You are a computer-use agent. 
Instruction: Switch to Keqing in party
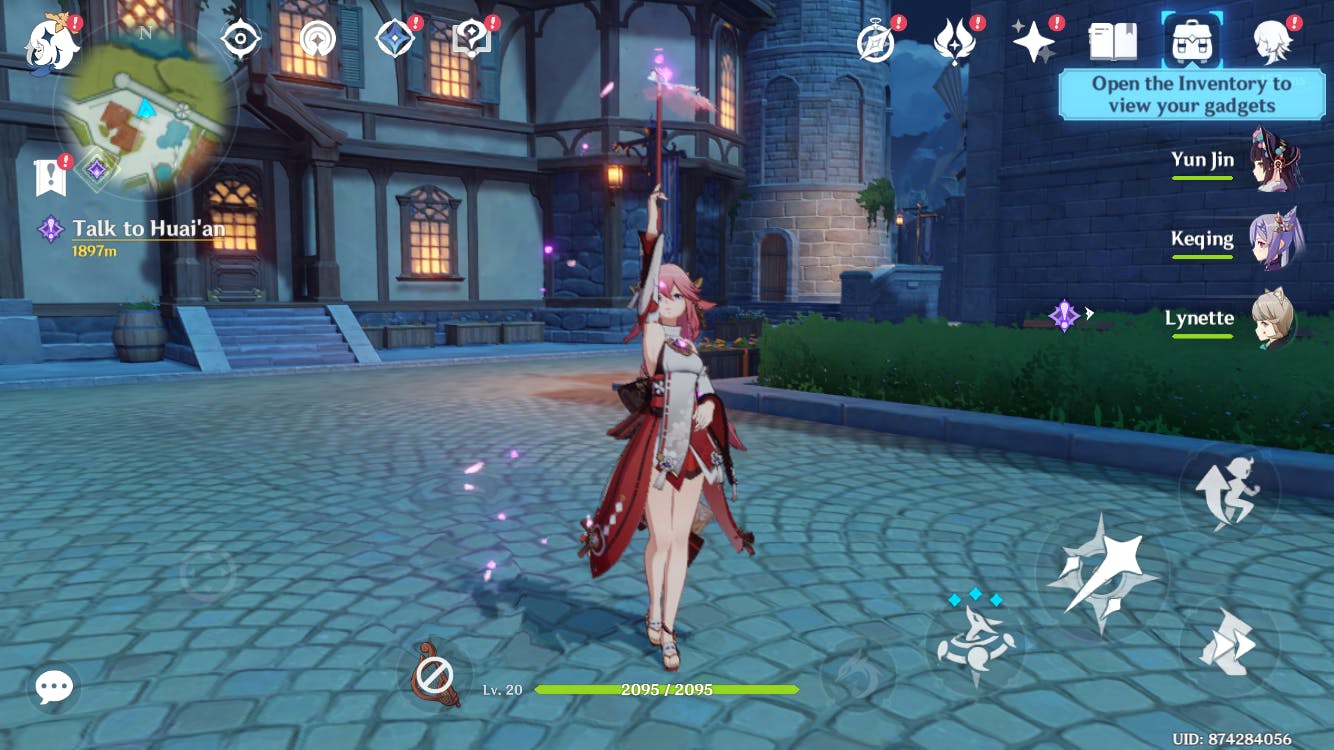click(x=1273, y=240)
